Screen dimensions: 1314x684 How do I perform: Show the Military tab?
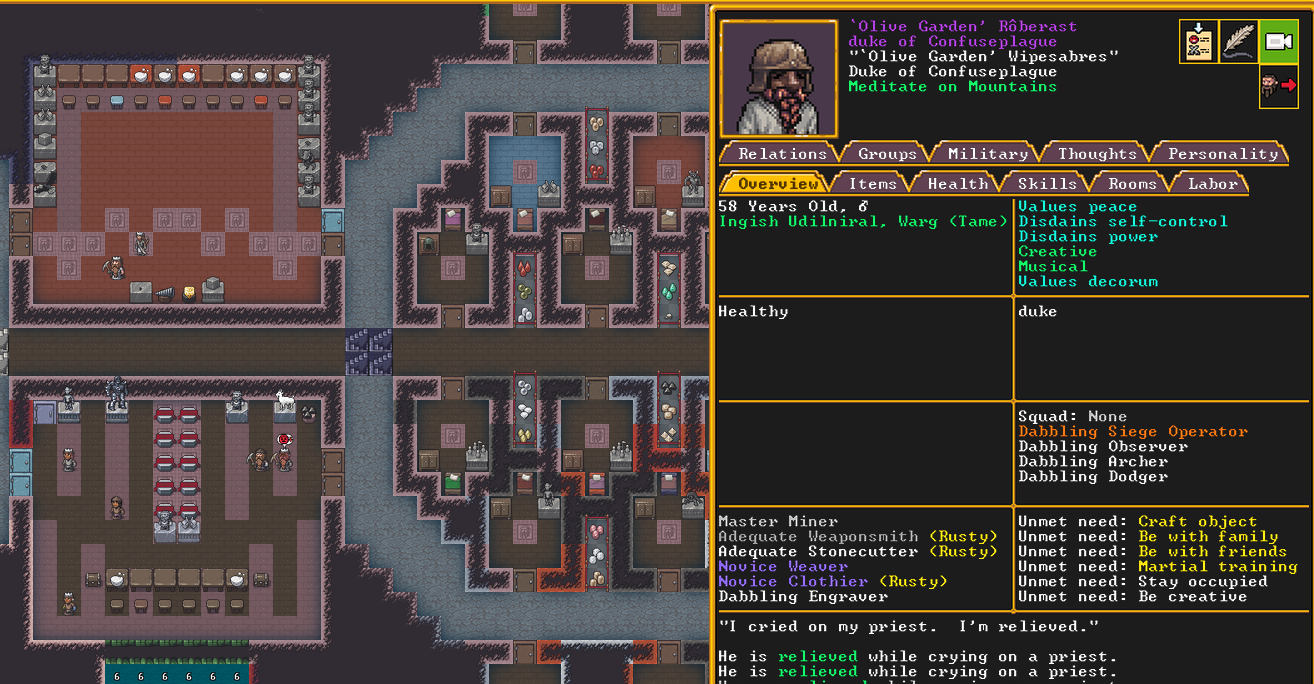987,153
